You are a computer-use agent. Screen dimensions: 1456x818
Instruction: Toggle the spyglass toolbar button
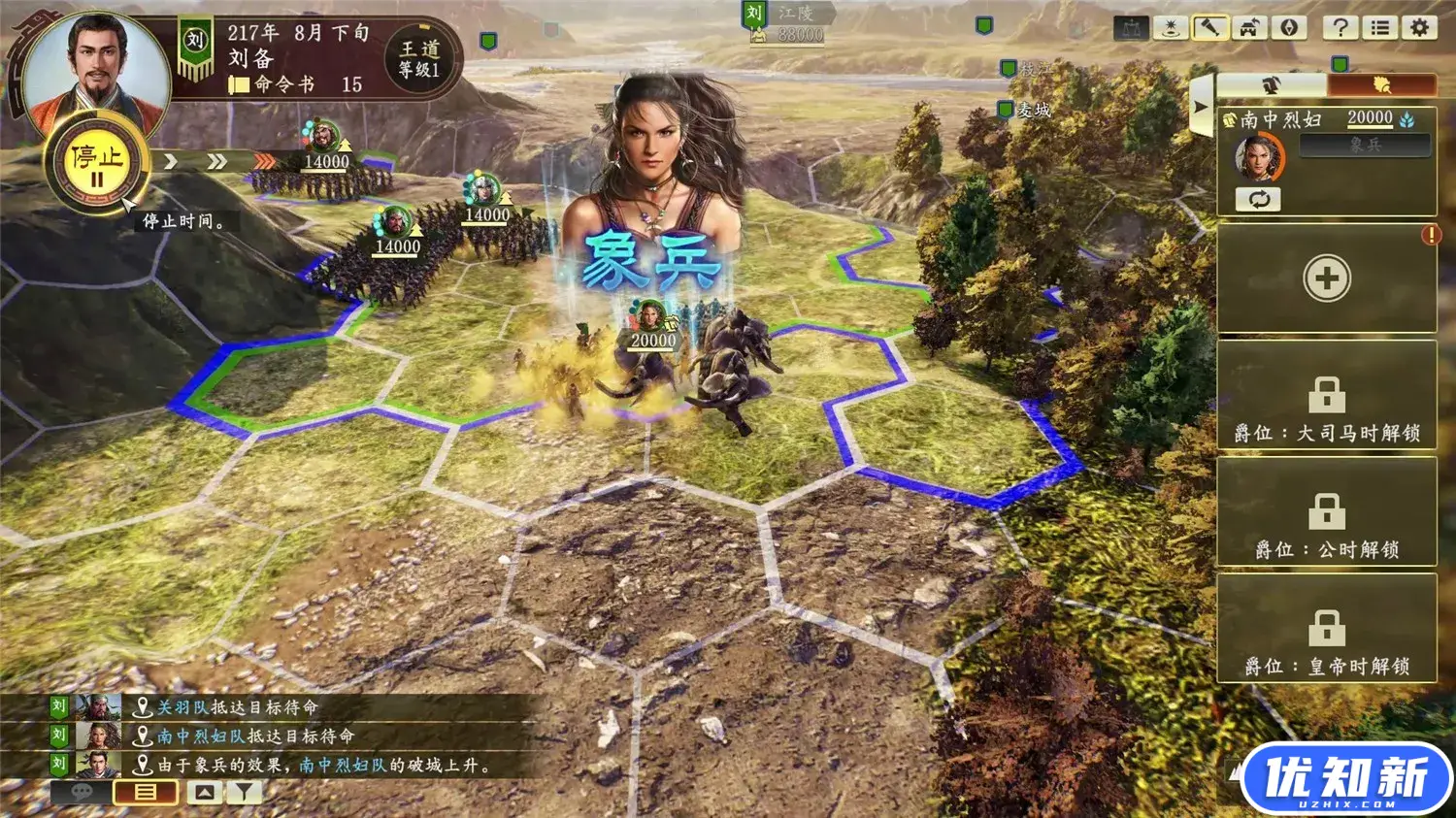(x=1208, y=27)
